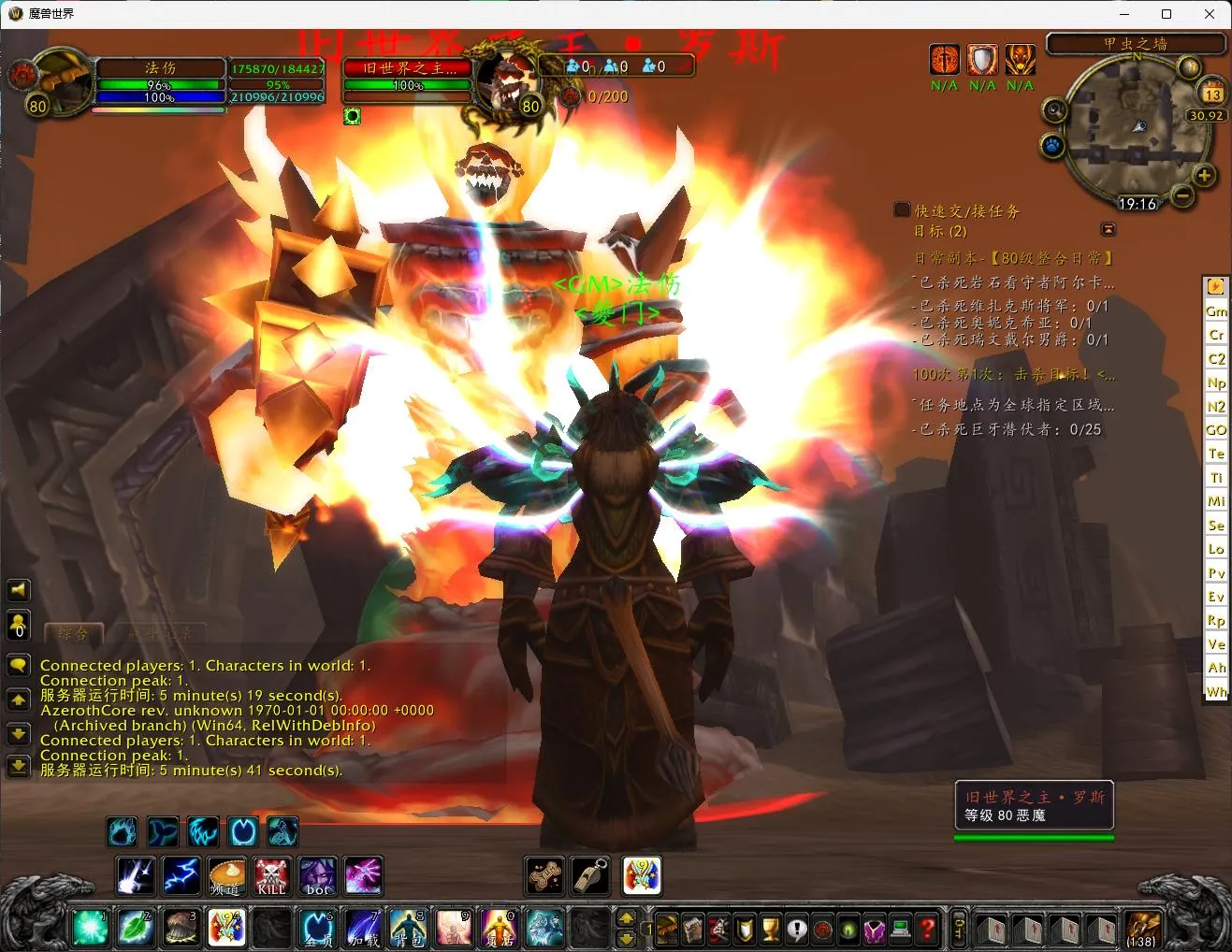Toggle the minimap tracking paw icon
Viewport: 1232px width, 952px height.
click(x=1052, y=147)
